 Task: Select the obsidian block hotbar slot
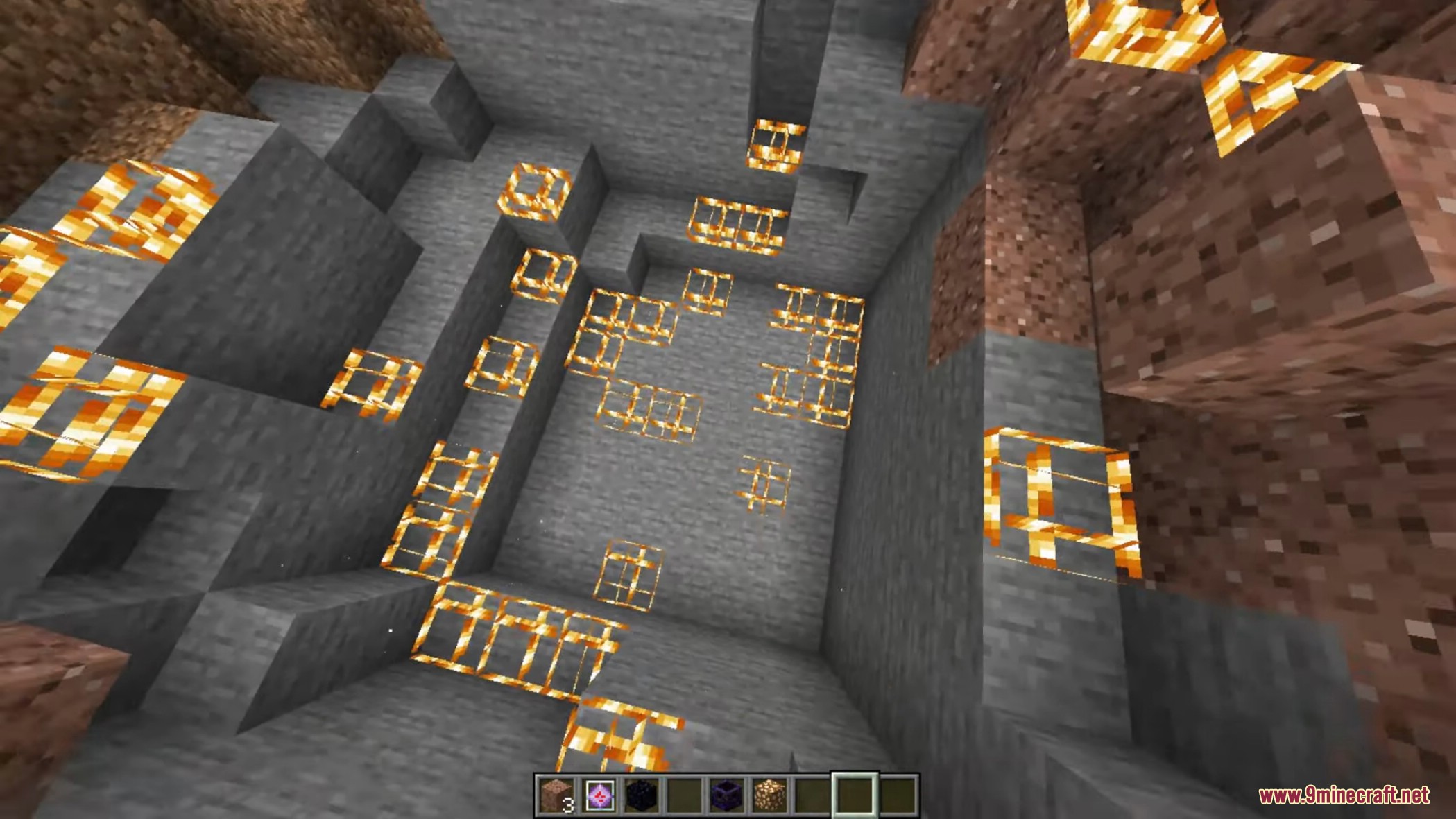click(642, 795)
